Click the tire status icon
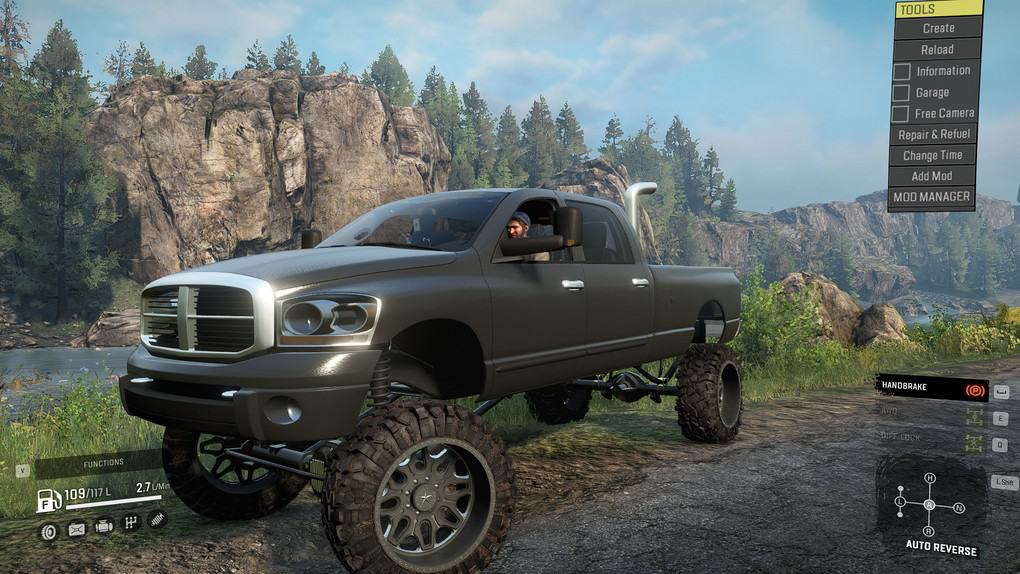1020x574 pixels. pyautogui.click(x=48, y=531)
